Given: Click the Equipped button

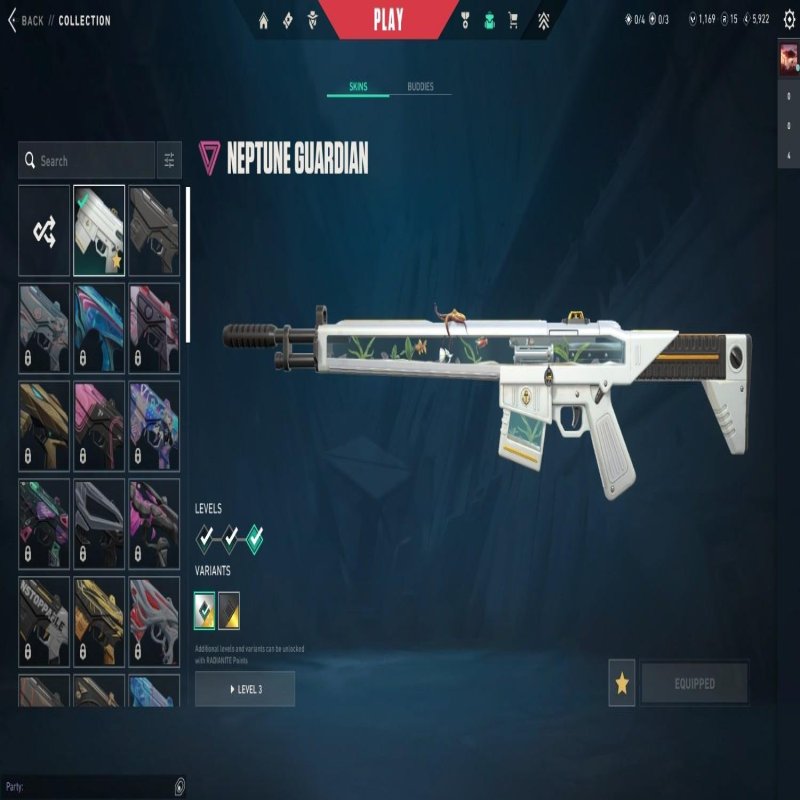Looking at the screenshot, I should coord(694,684).
